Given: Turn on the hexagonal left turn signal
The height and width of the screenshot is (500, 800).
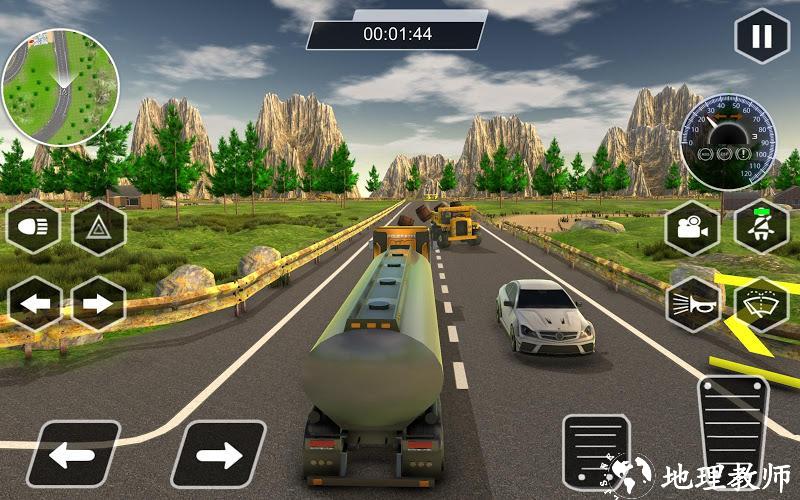Looking at the screenshot, I should click(x=34, y=303).
